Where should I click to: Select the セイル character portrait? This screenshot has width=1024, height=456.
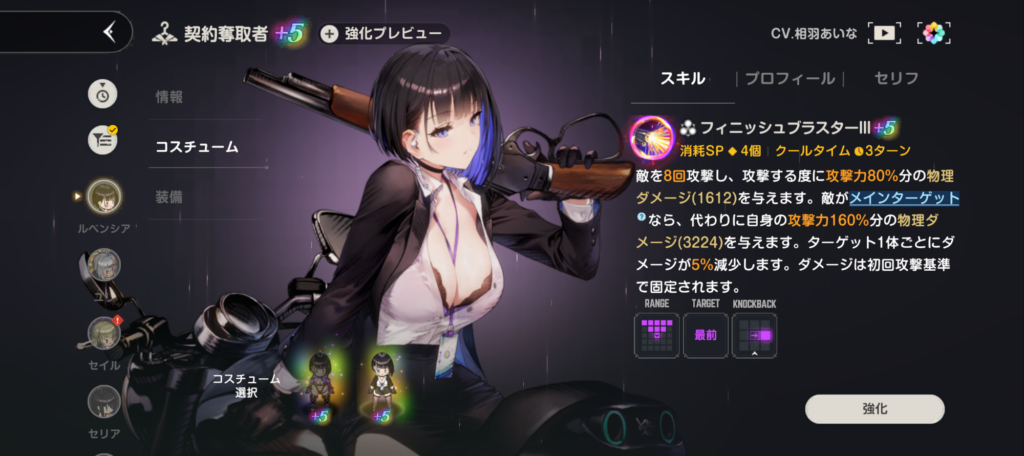pos(104,334)
